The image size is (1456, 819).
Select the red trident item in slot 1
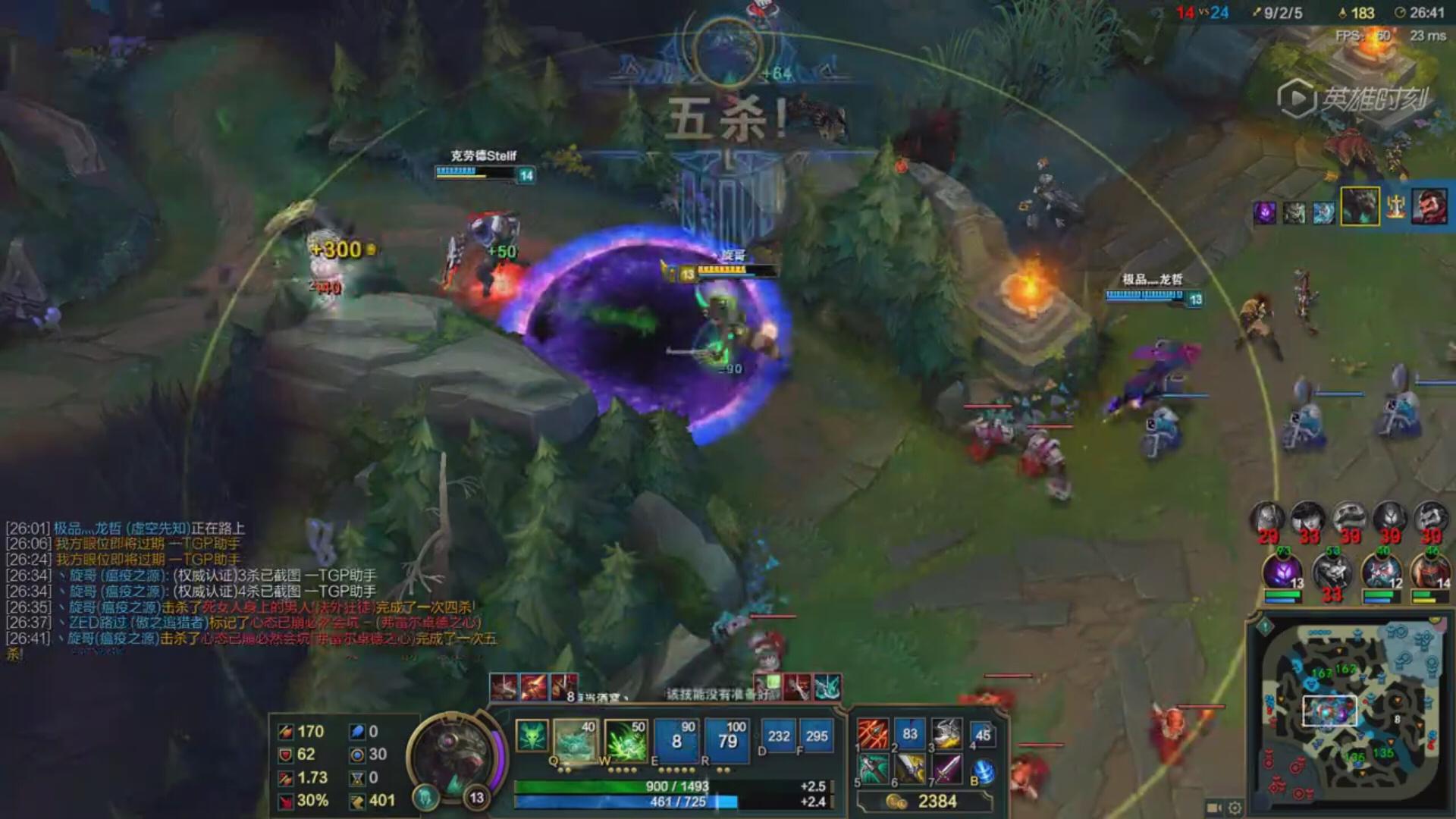pos(873,734)
